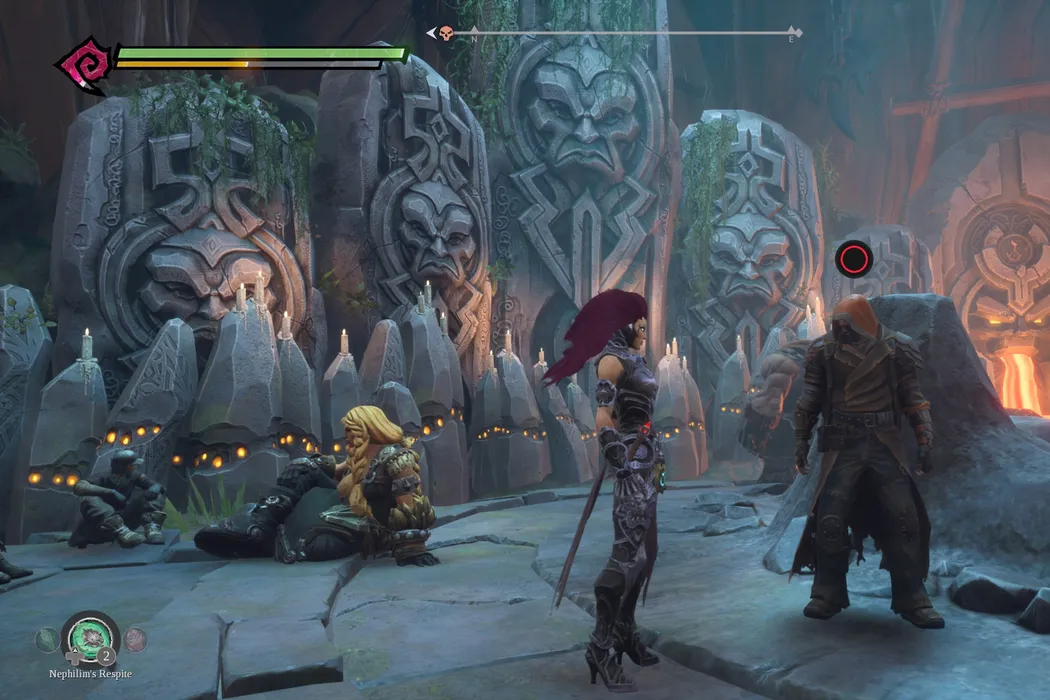Pick the red shard item slot

135,640
